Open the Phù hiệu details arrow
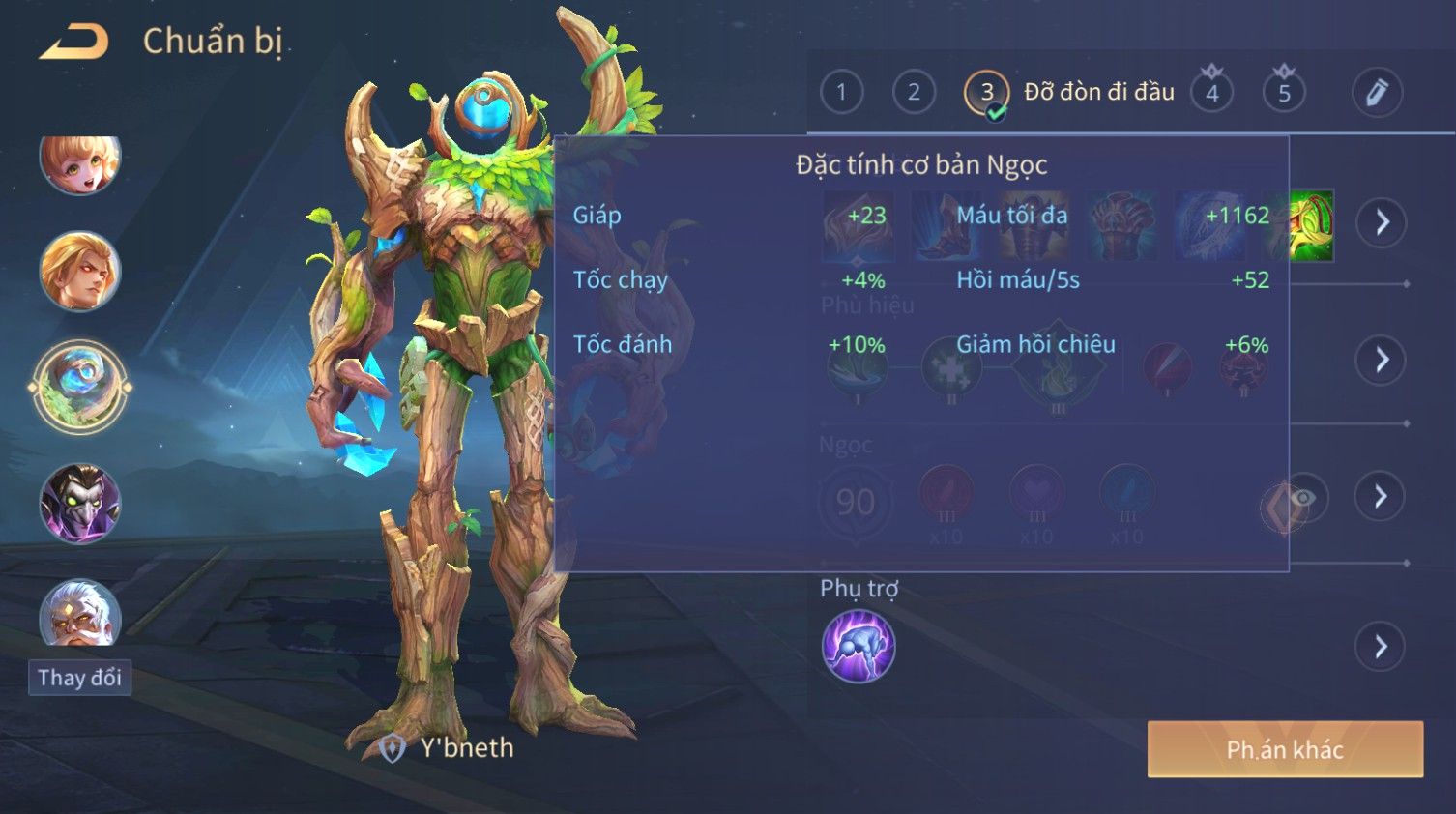This screenshot has width=1456, height=814. [1381, 360]
